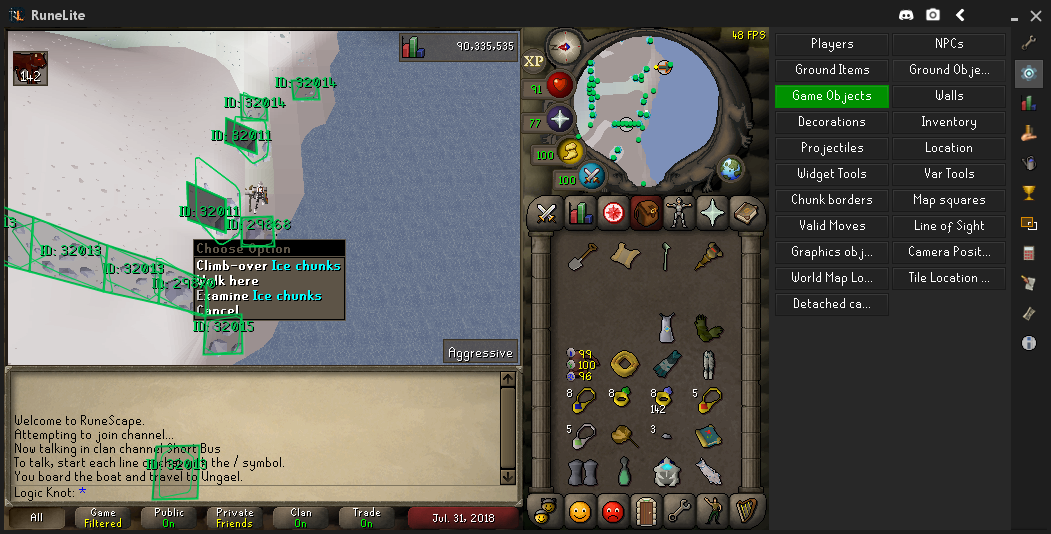Open the Combat Options tab
Screen dimensions: 1051x534
[546, 213]
